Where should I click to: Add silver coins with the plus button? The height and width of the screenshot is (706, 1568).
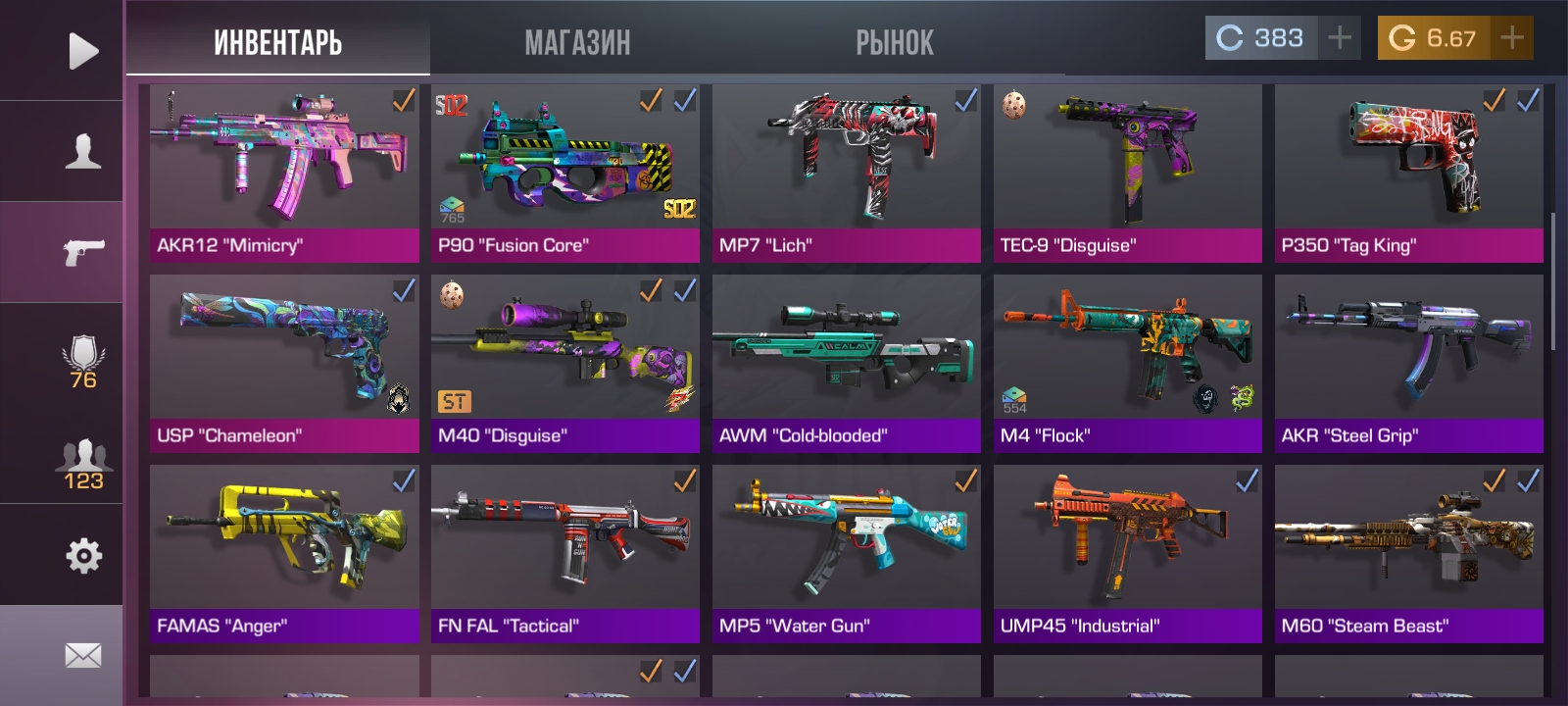click(x=1339, y=38)
